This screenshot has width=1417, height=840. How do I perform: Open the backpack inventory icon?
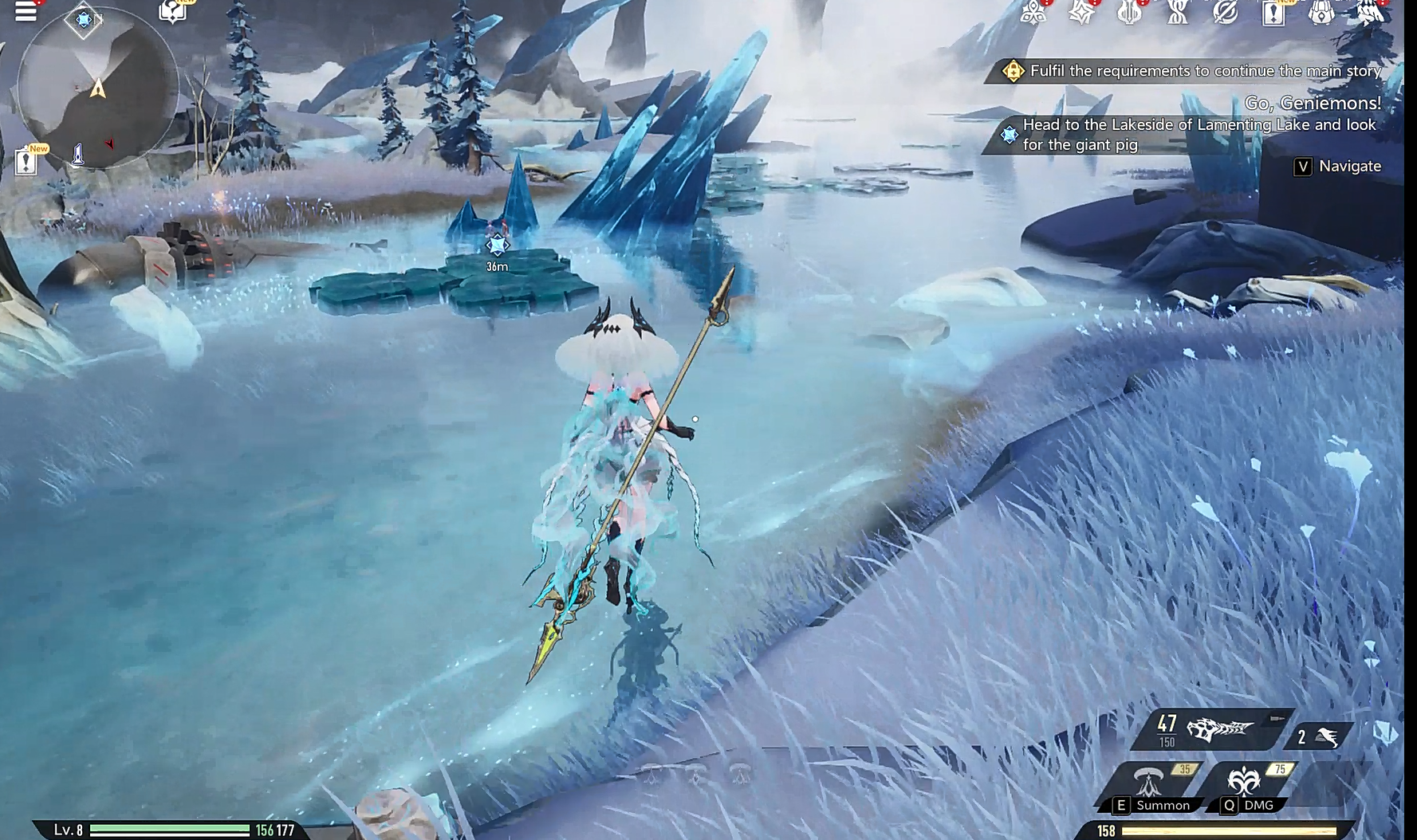pos(1321,13)
